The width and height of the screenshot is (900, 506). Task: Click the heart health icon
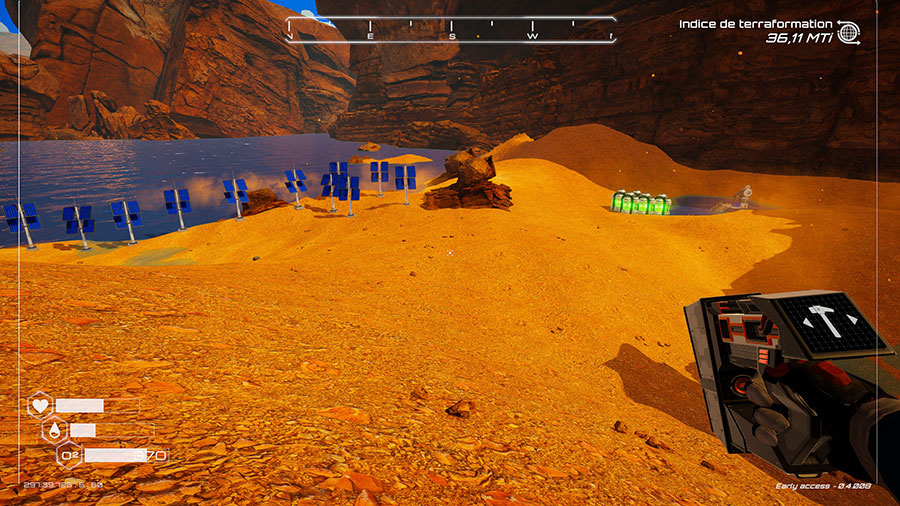tap(40, 406)
